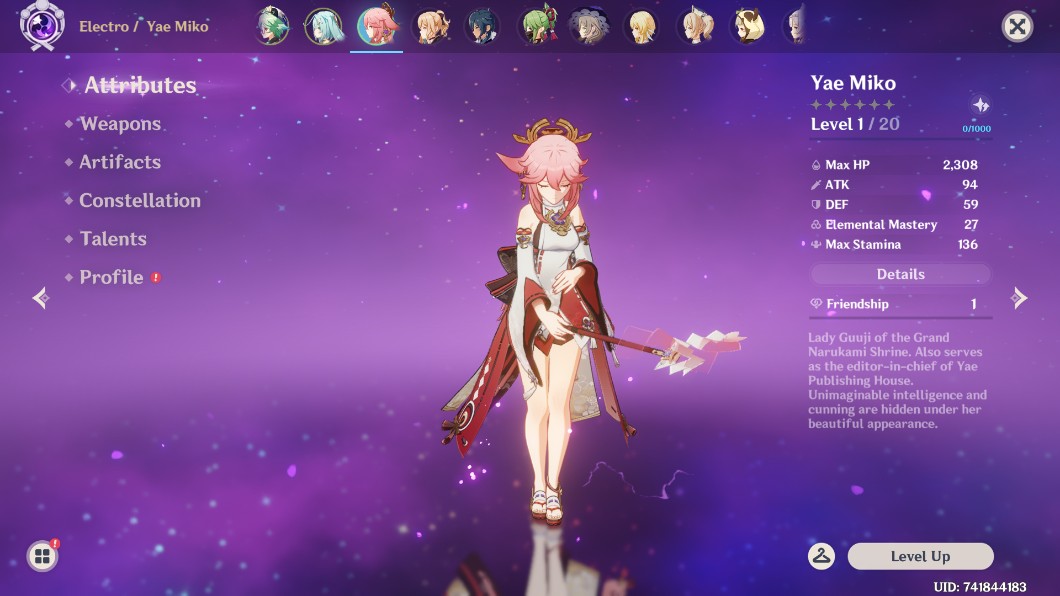Open the Attributes section
The image size is (1060, 596).
point(140,86)
